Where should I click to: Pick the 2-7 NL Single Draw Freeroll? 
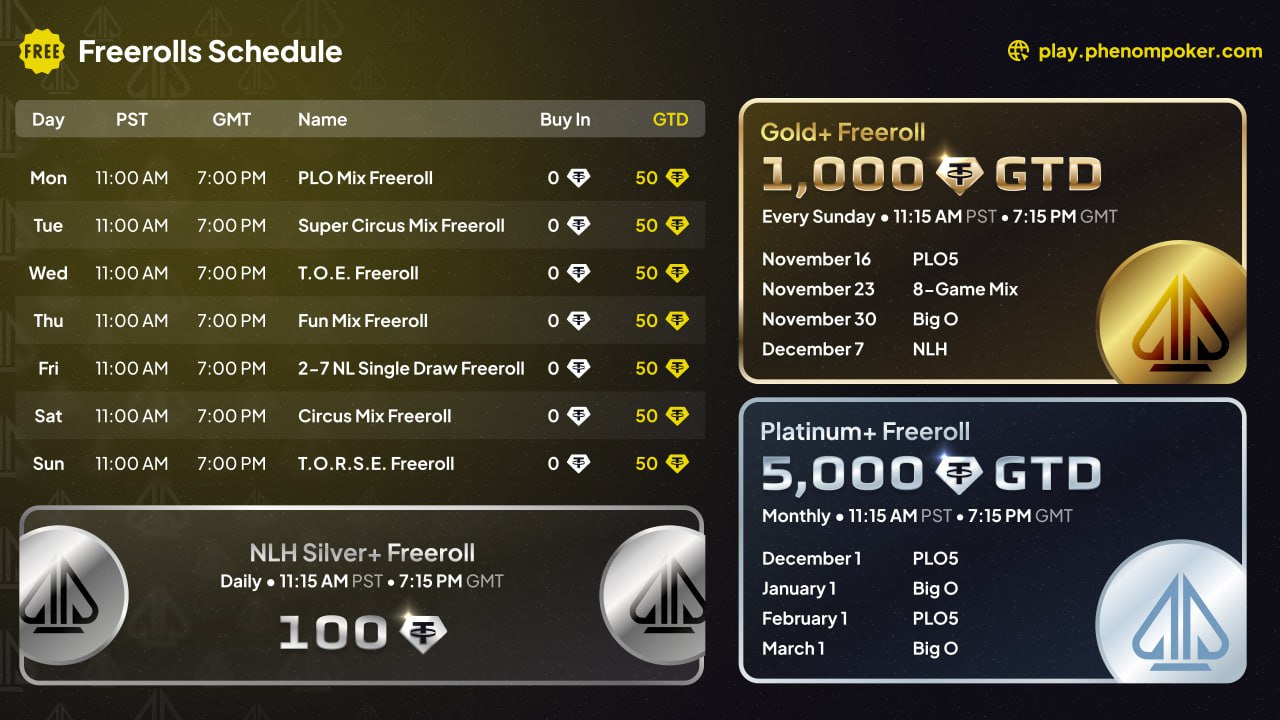pos(410,369)
